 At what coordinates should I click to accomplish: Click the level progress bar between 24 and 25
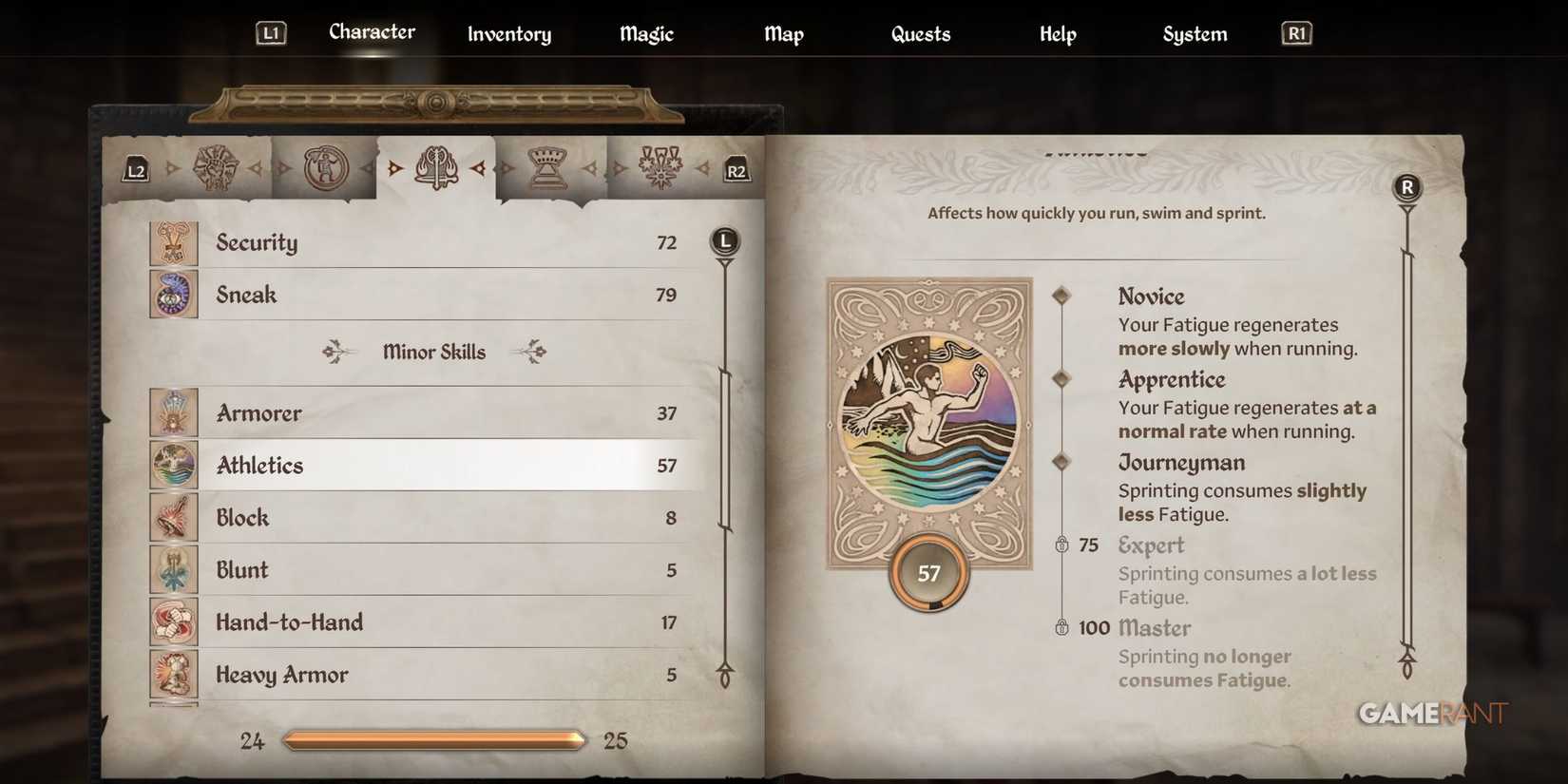(433, 738)
